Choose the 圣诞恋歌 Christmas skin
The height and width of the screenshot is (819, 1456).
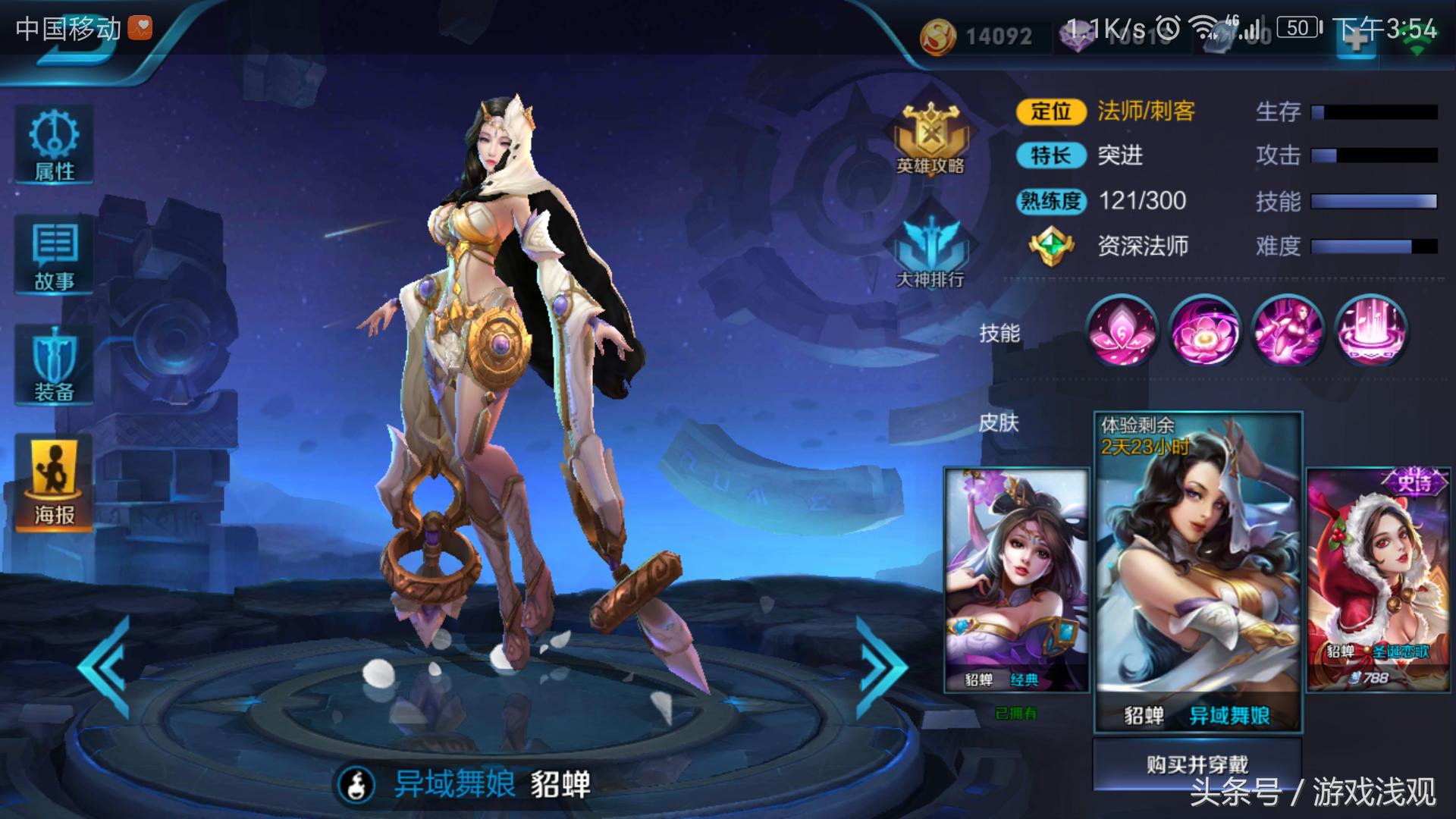(x=1379, y=580)
